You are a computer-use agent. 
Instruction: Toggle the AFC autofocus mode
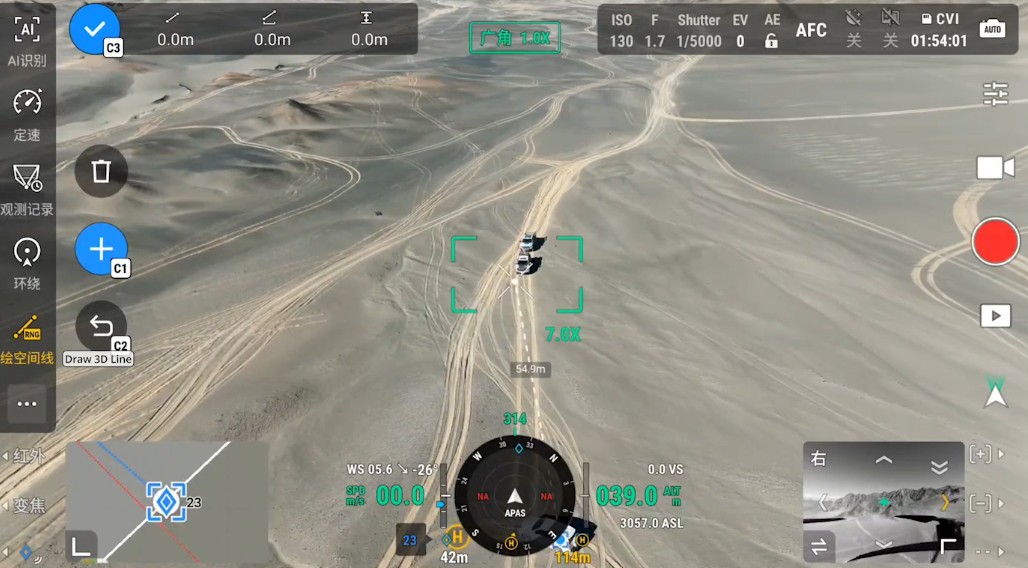pyautogui.click(x=811, y=30)
